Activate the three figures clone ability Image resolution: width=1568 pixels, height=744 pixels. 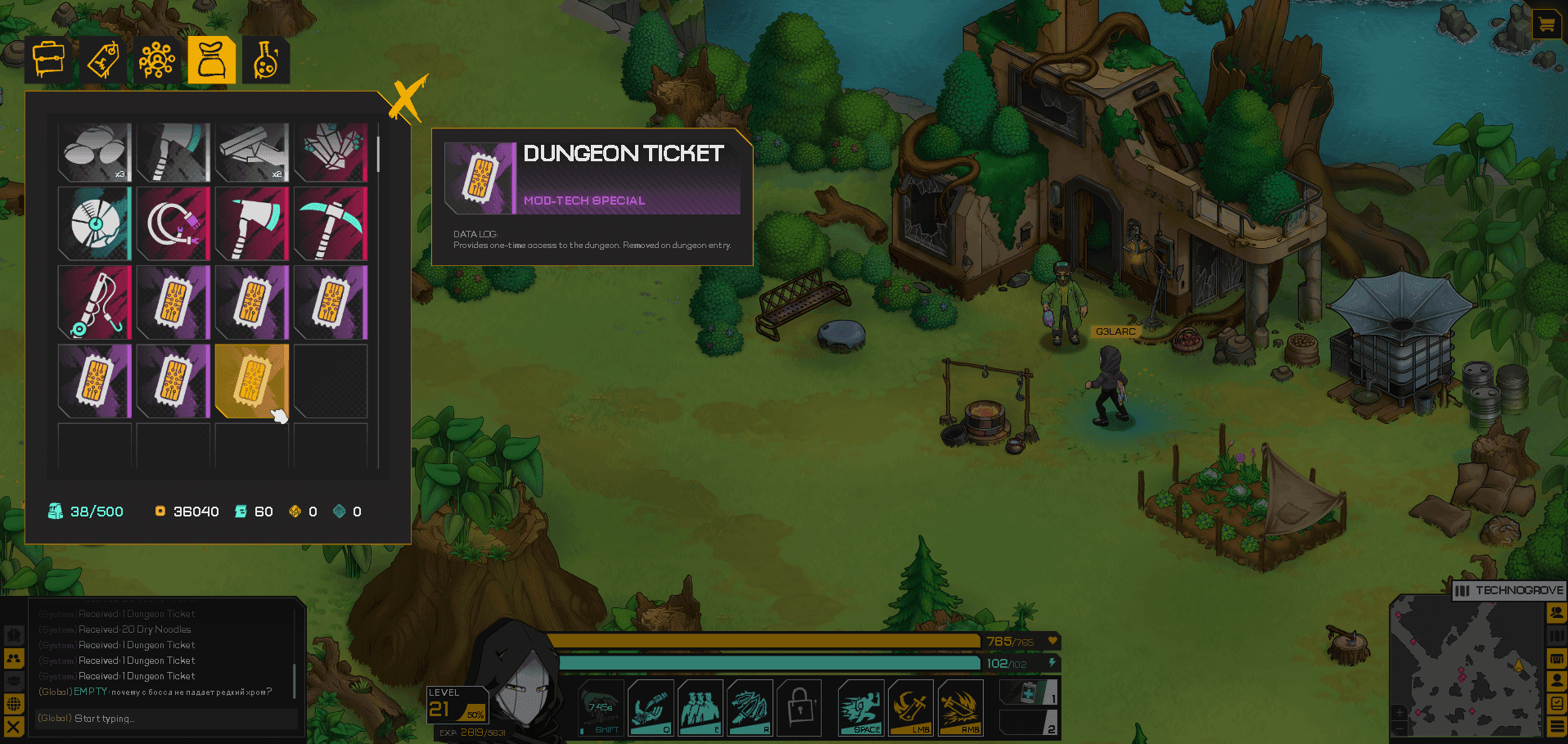pos(701,707)
